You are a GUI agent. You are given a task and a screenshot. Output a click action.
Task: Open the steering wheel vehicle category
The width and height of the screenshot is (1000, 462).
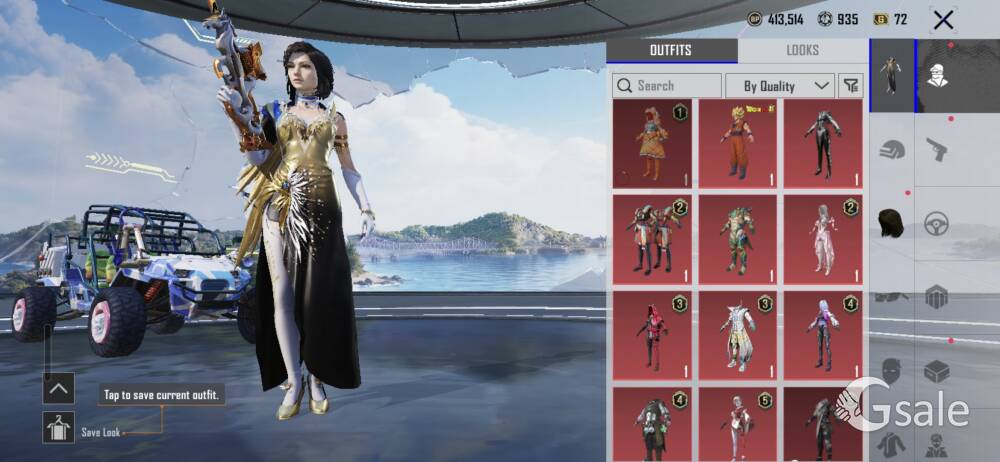tap(937, 223)
